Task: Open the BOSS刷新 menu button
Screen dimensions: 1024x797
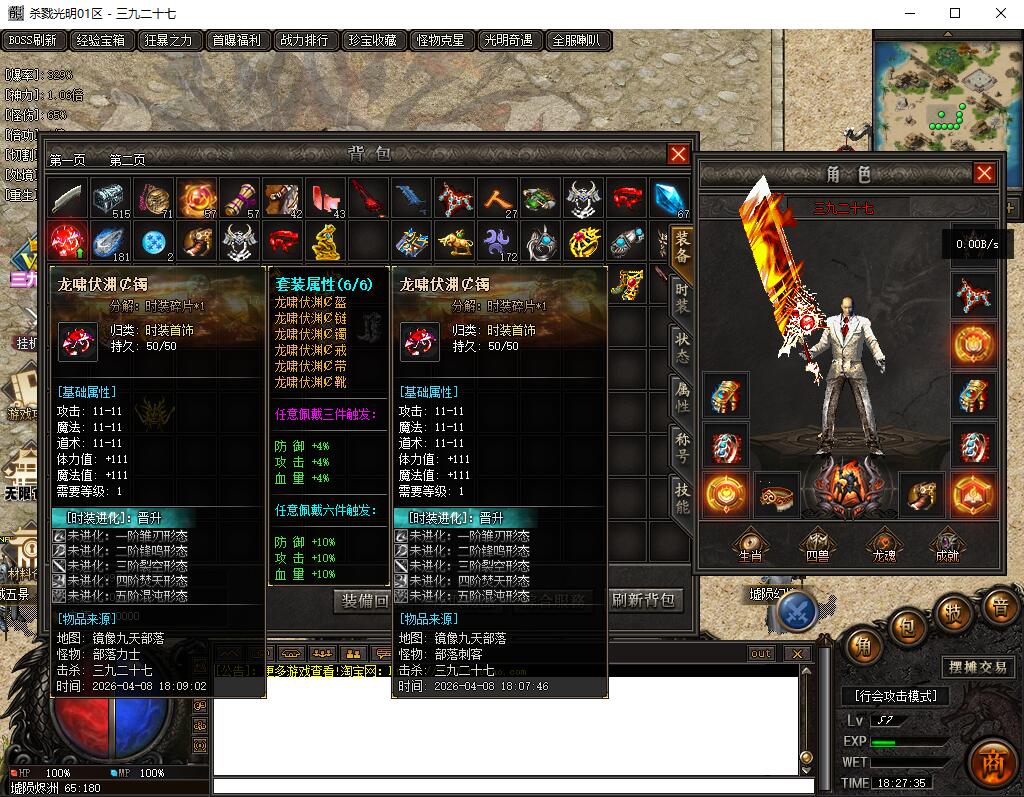Action: point(34,41)
